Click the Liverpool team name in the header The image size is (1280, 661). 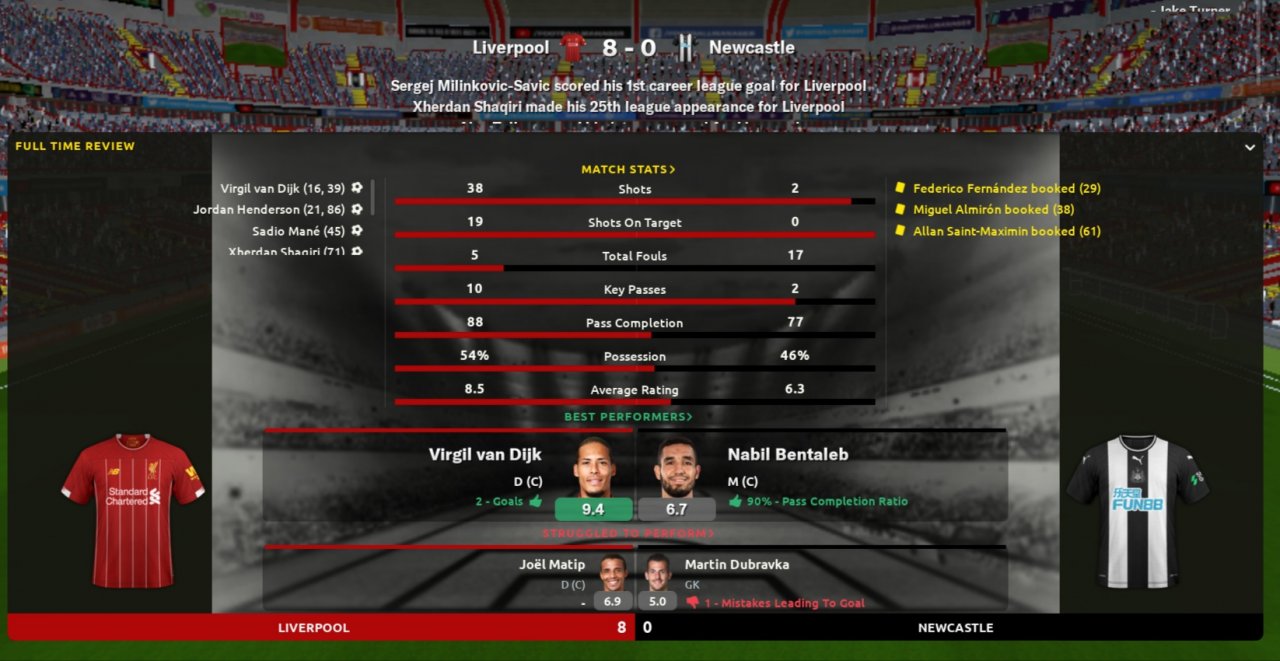coord(510,47)
